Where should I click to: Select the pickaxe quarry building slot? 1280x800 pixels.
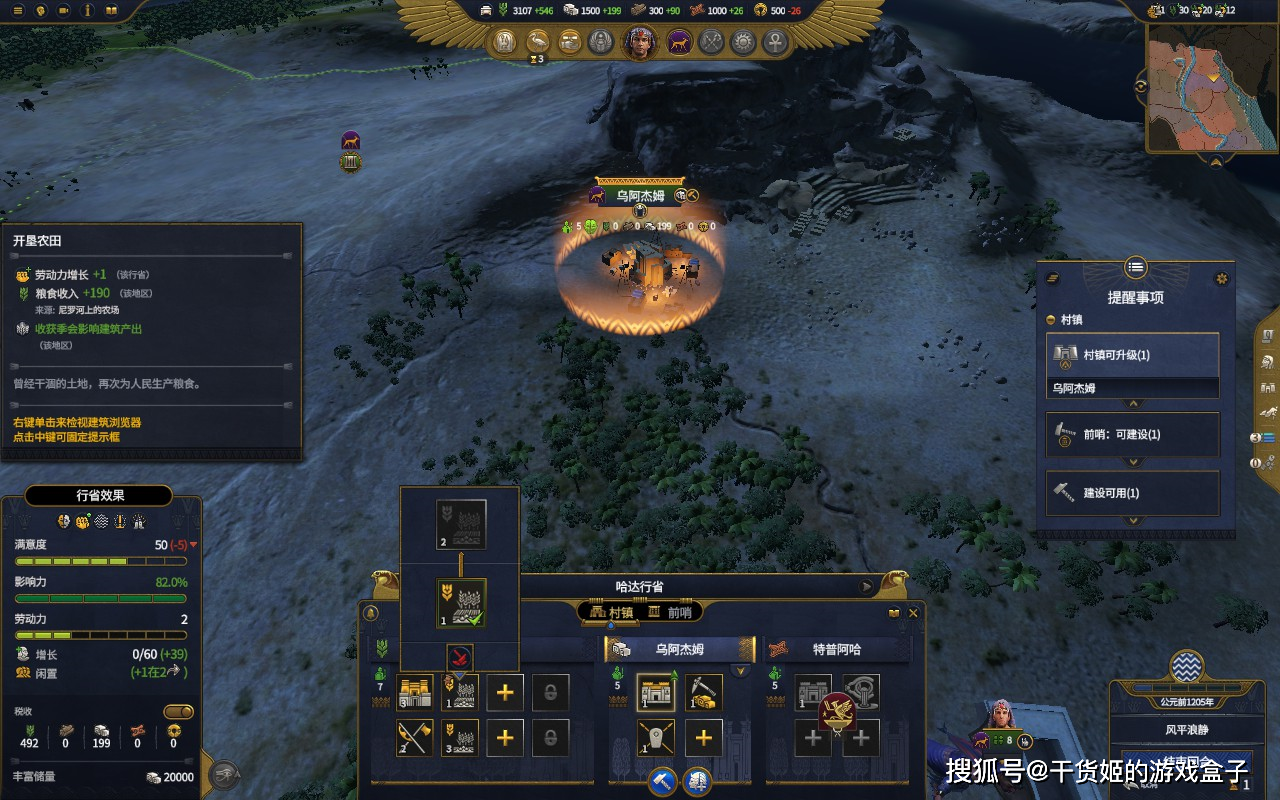pyautogui.click(x=703, y=692)
